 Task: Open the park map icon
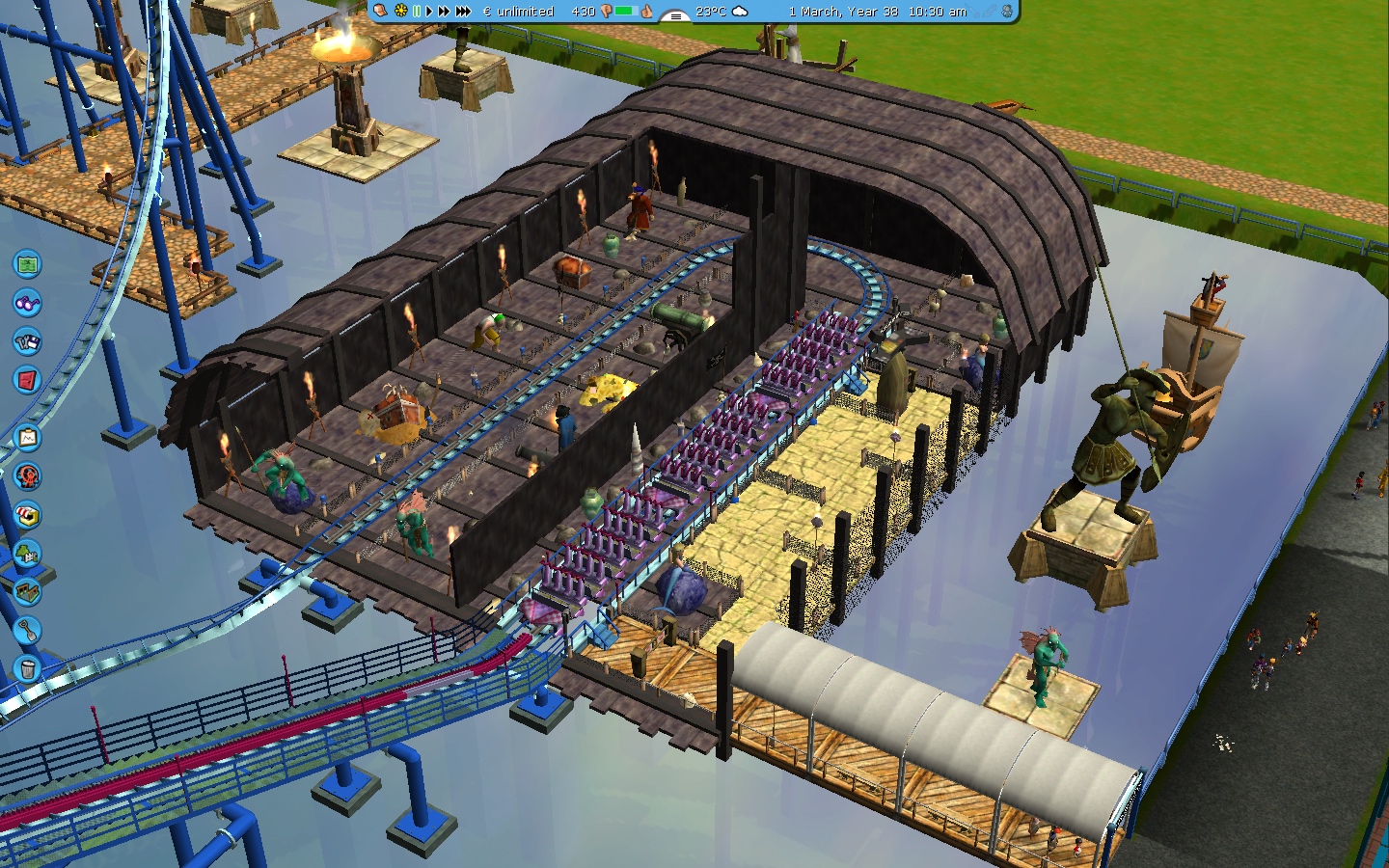coord(27,263)
